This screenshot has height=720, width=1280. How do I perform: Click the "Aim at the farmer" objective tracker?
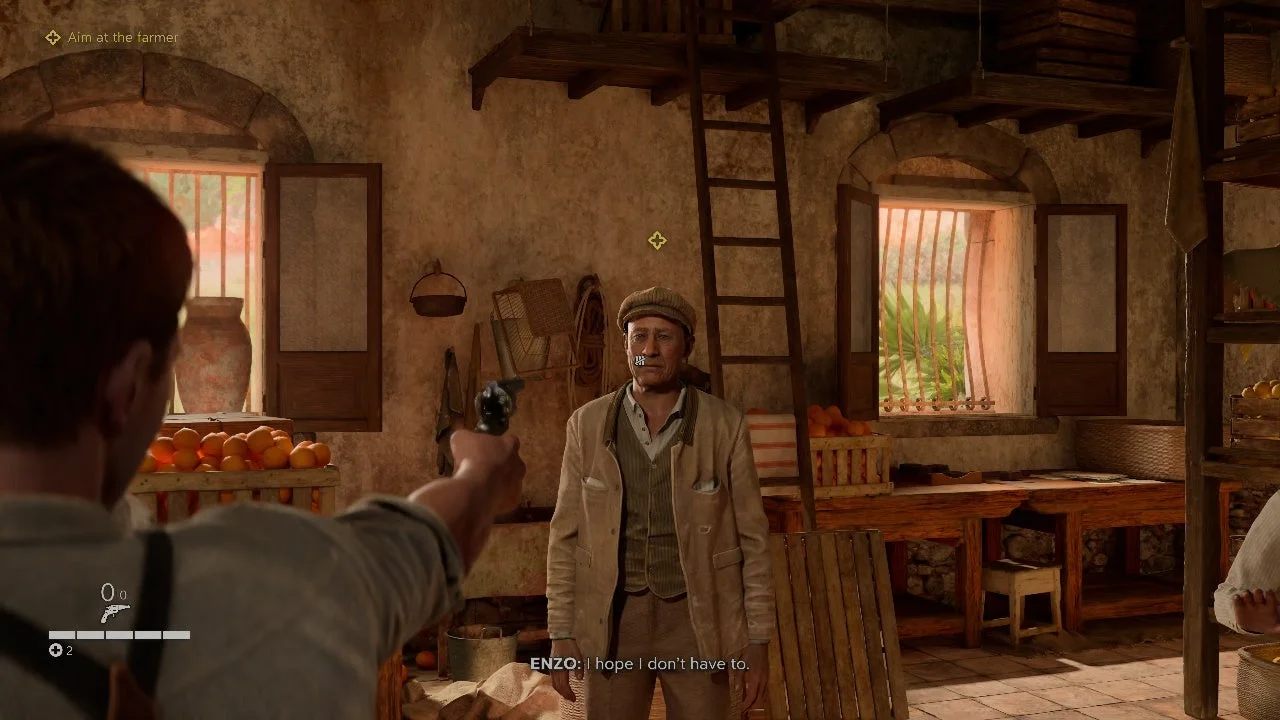(x=112, y=38)
